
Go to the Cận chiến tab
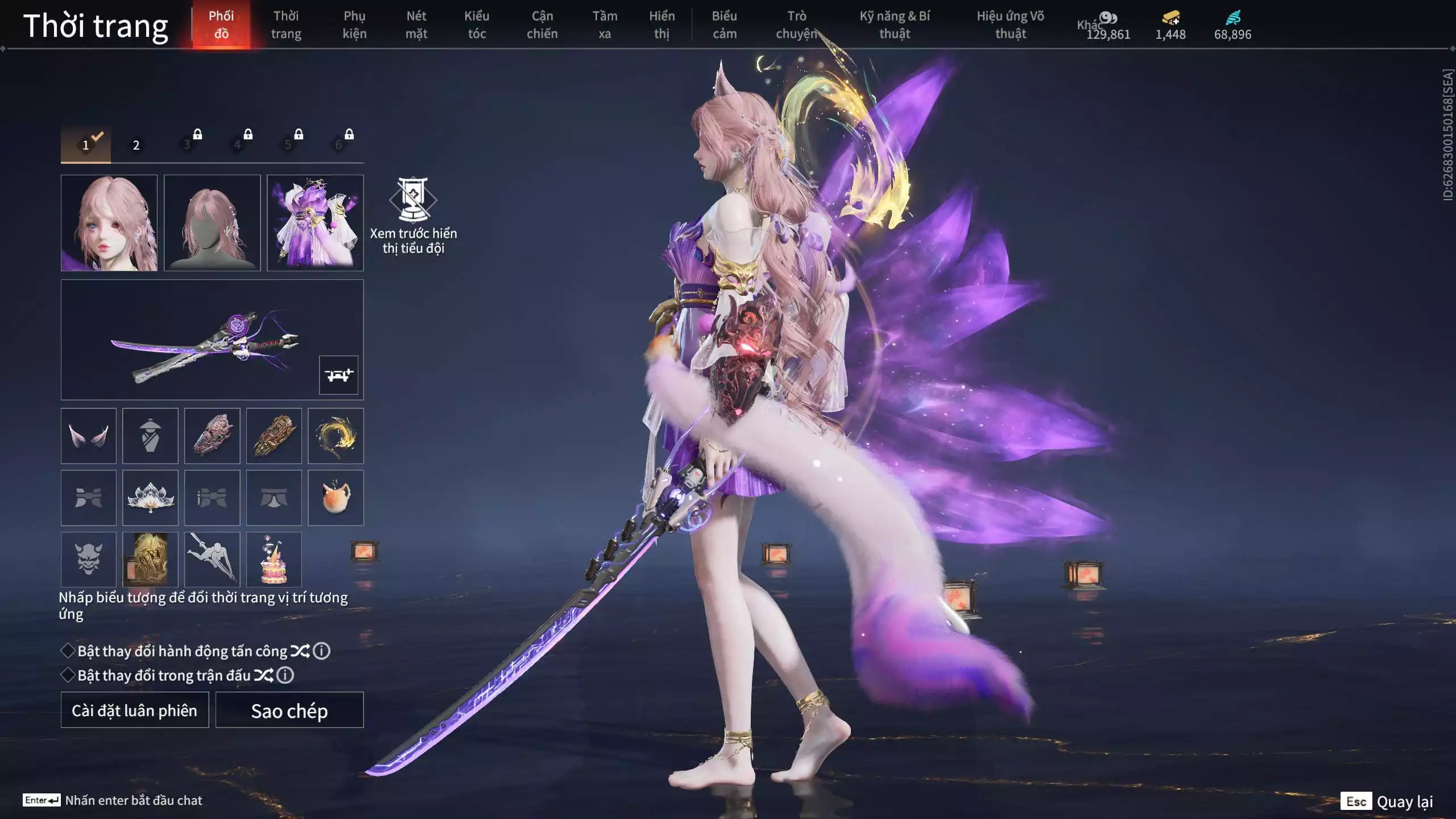(x=541, y=25)
